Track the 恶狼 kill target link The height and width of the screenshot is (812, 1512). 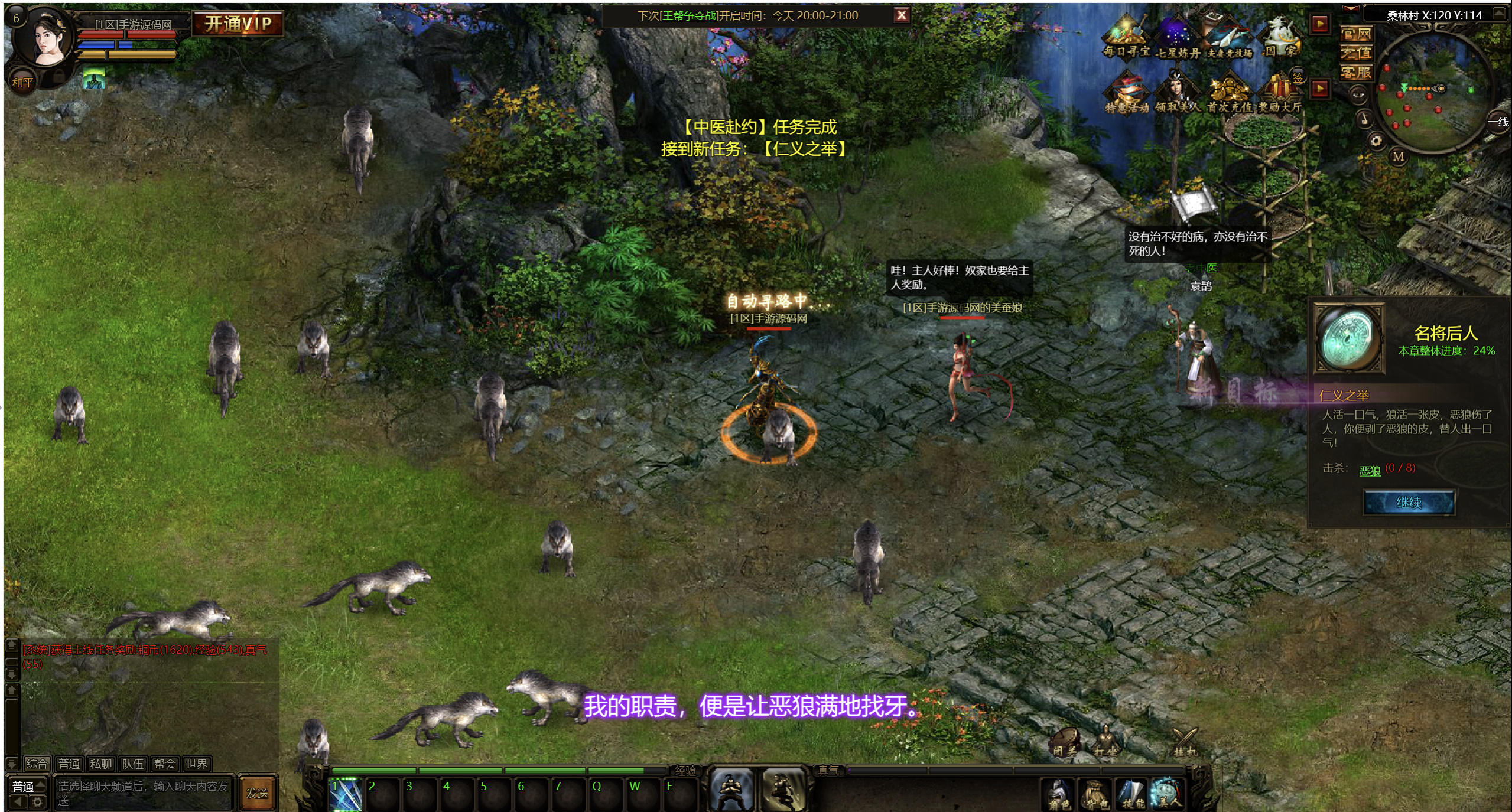1370,471
